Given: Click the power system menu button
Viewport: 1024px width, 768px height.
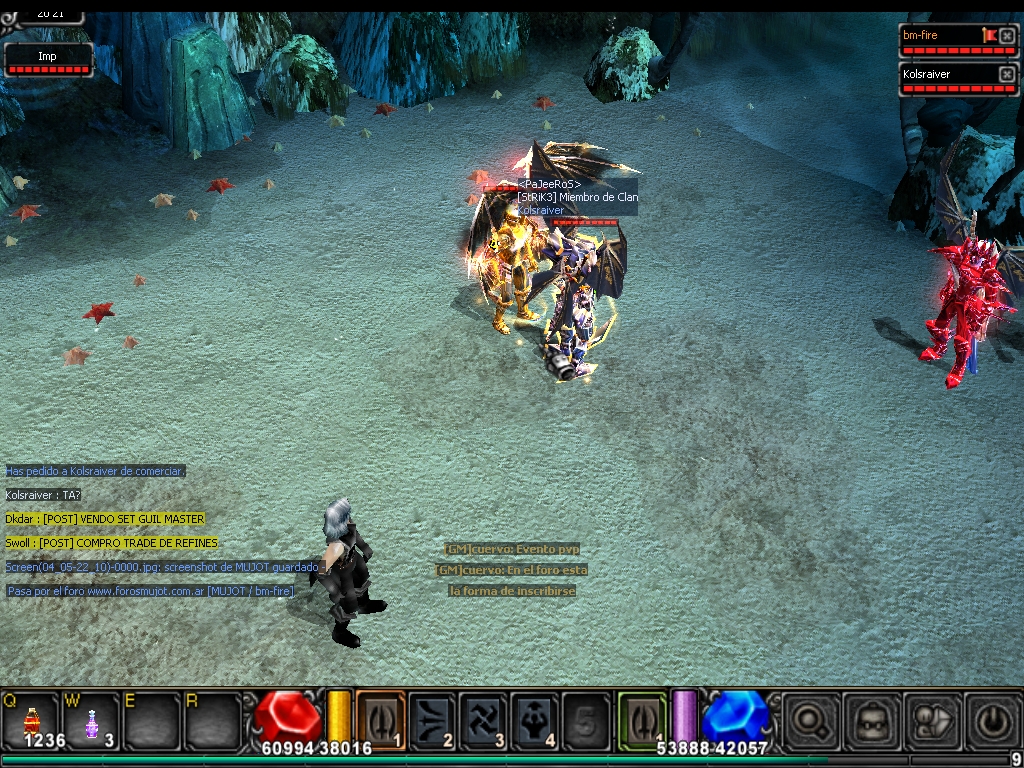Looking at the screenshot, I should coord(992,720).
